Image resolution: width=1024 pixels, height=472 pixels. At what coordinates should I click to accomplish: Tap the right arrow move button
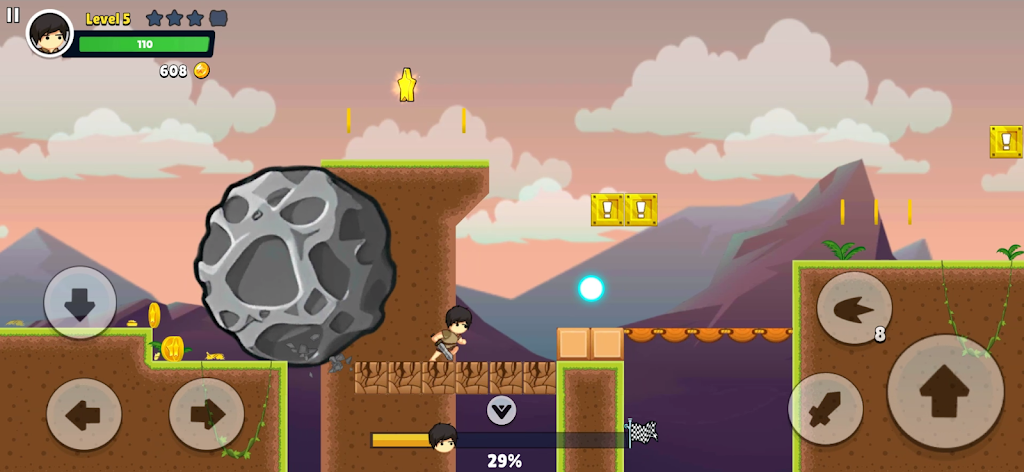(206, 413)
